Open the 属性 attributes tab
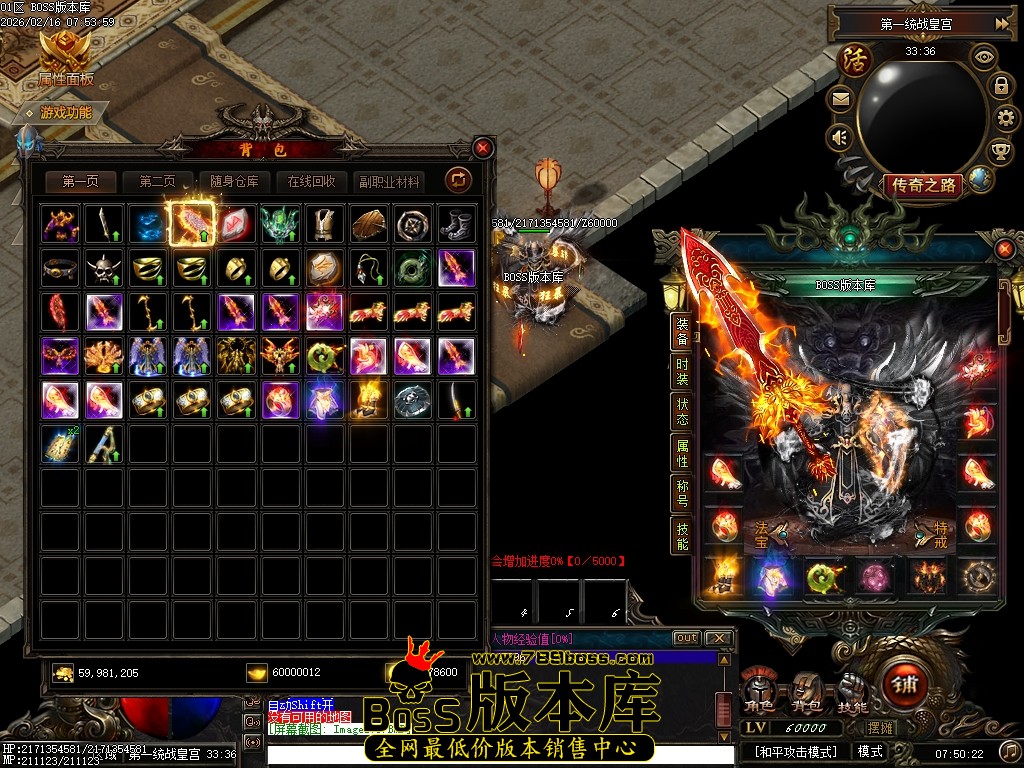The width and height of the screenshot is (1024, 768). click(682, 455)
